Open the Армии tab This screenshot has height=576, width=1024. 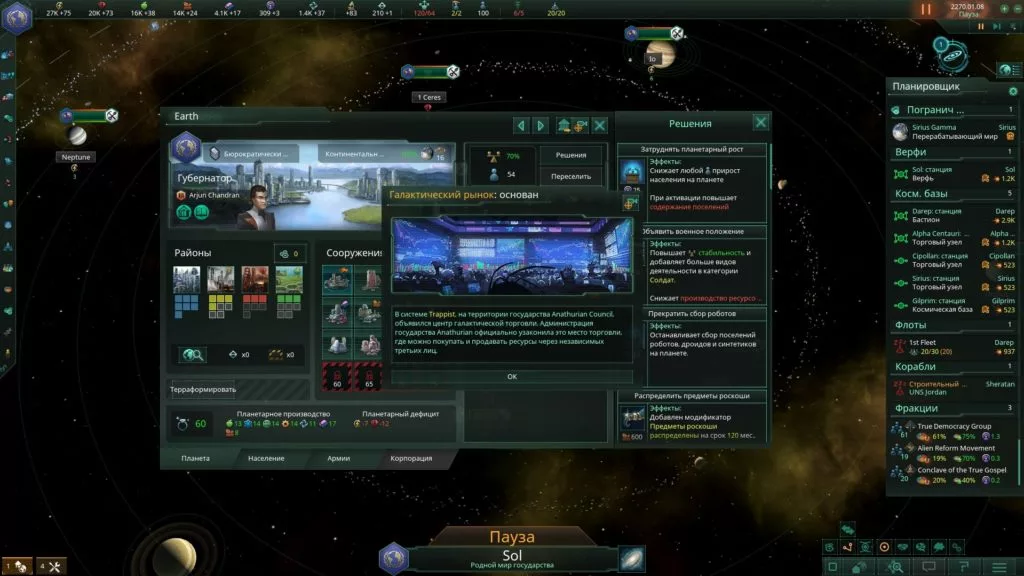pos(338,458)
